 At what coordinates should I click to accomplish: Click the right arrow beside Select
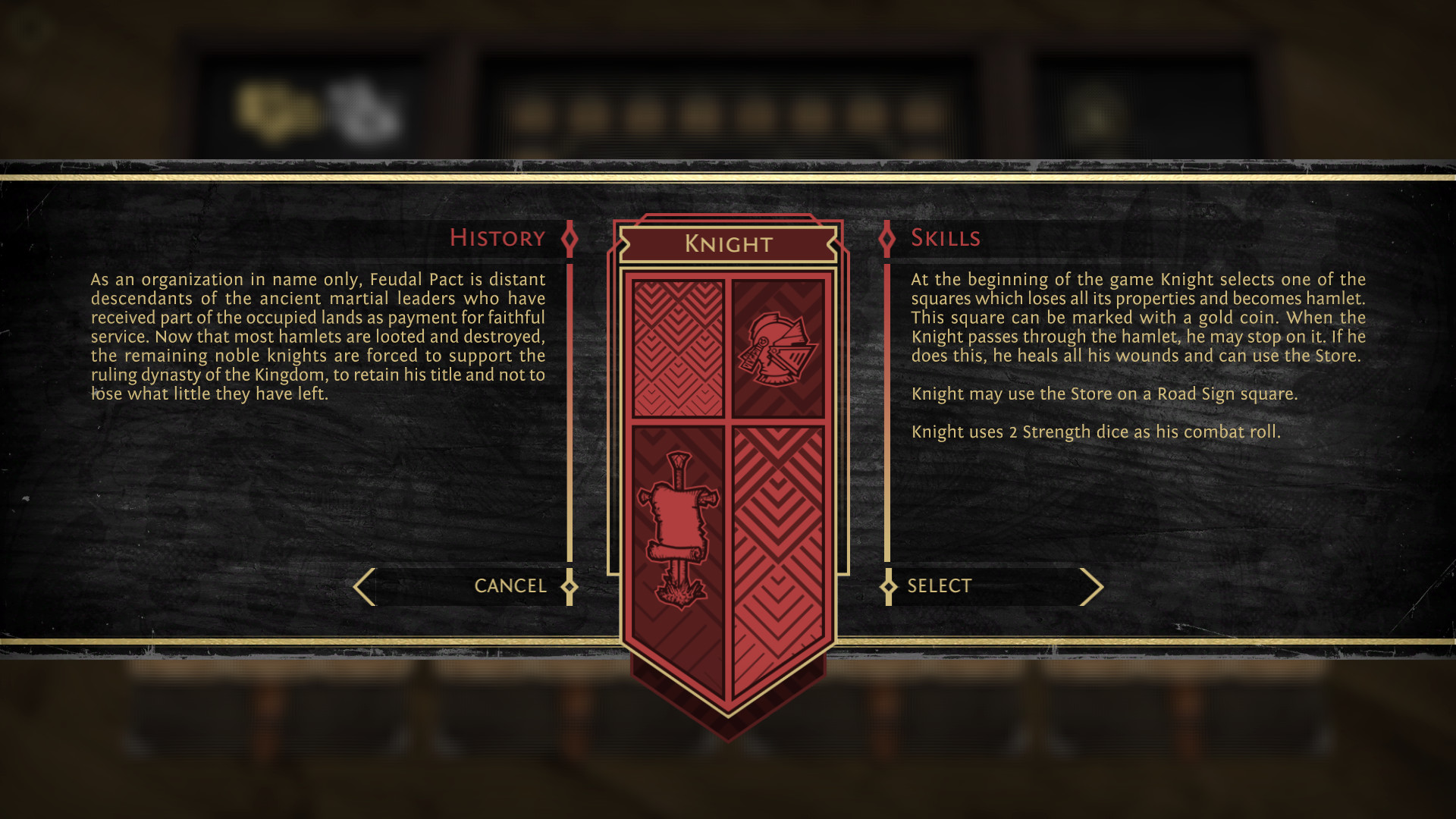[1092, 585]
